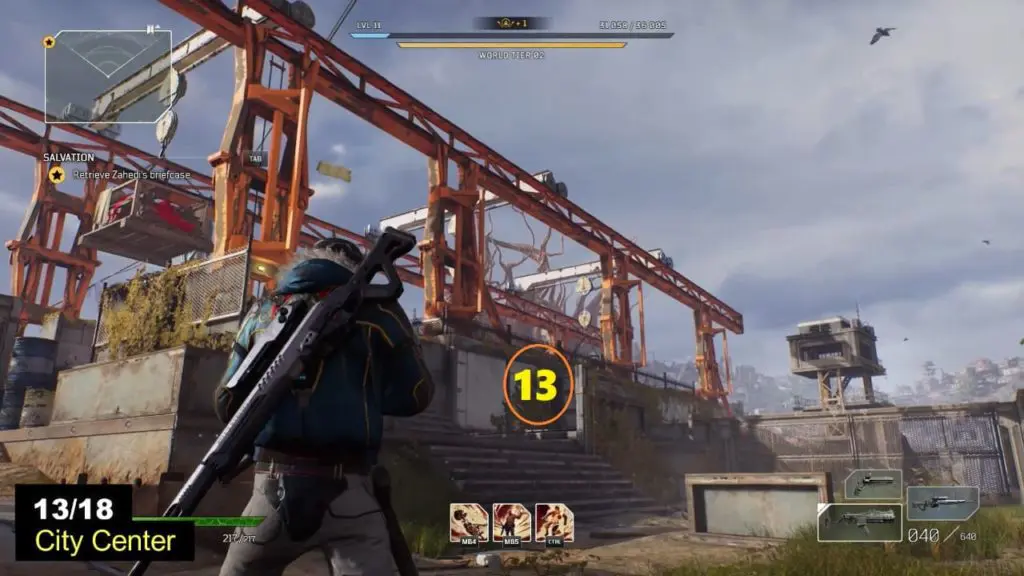Image resolution: width=1024 pixels, height=576 pixels.
Task: Select the sniper rifle weapon slot
Action: coord(942,503)
